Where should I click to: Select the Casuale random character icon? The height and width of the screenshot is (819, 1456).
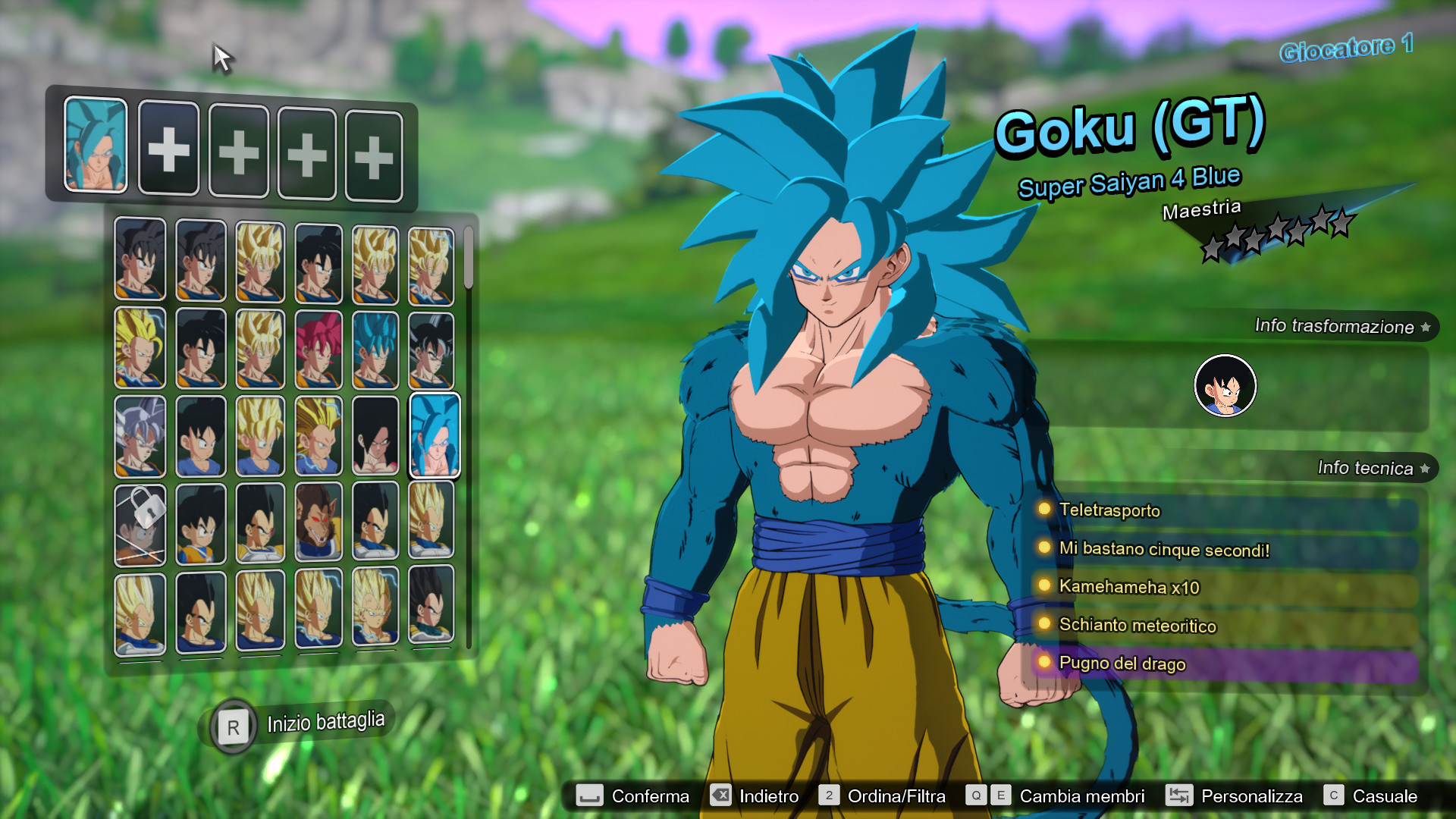[x=1332, y=796]
